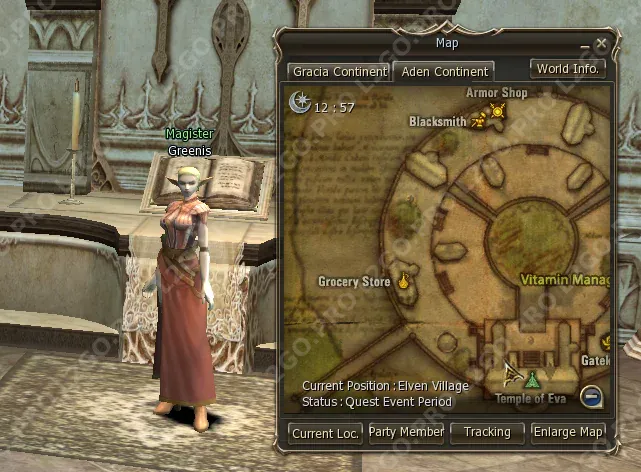Switch to the Gracia Continent tab

338,72
